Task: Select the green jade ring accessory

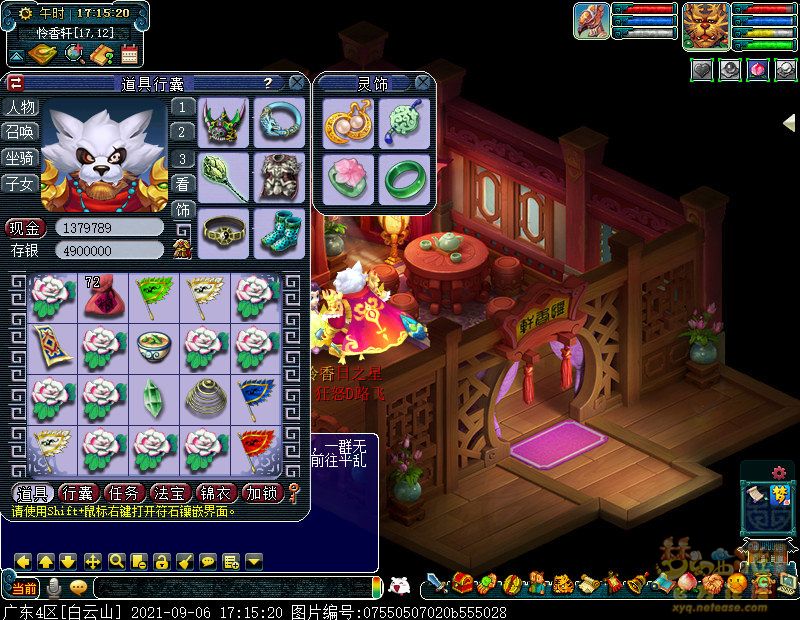Action: pos(402,177)
